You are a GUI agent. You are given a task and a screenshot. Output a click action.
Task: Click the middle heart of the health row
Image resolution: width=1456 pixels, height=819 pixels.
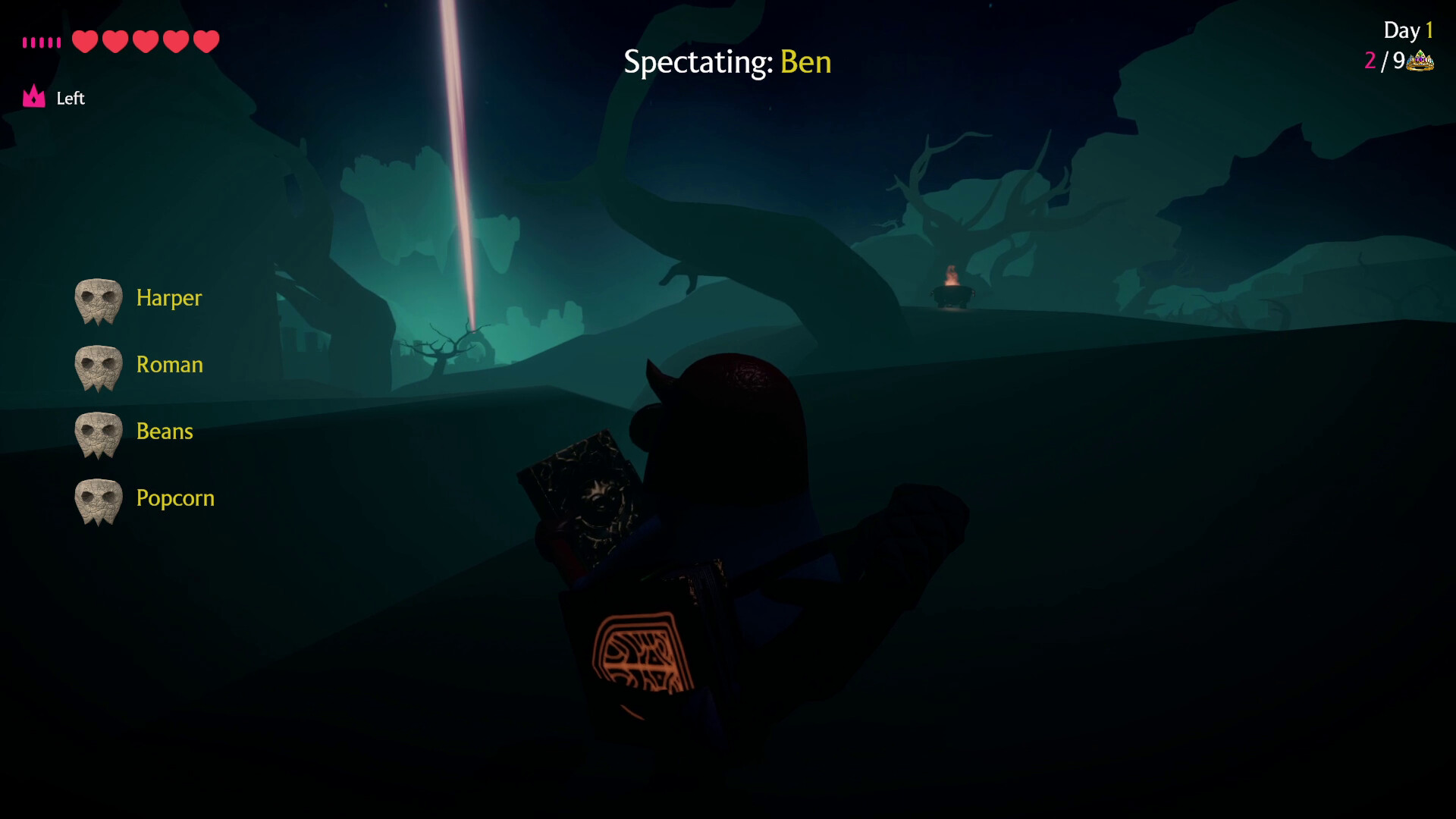tap(144, 42)
